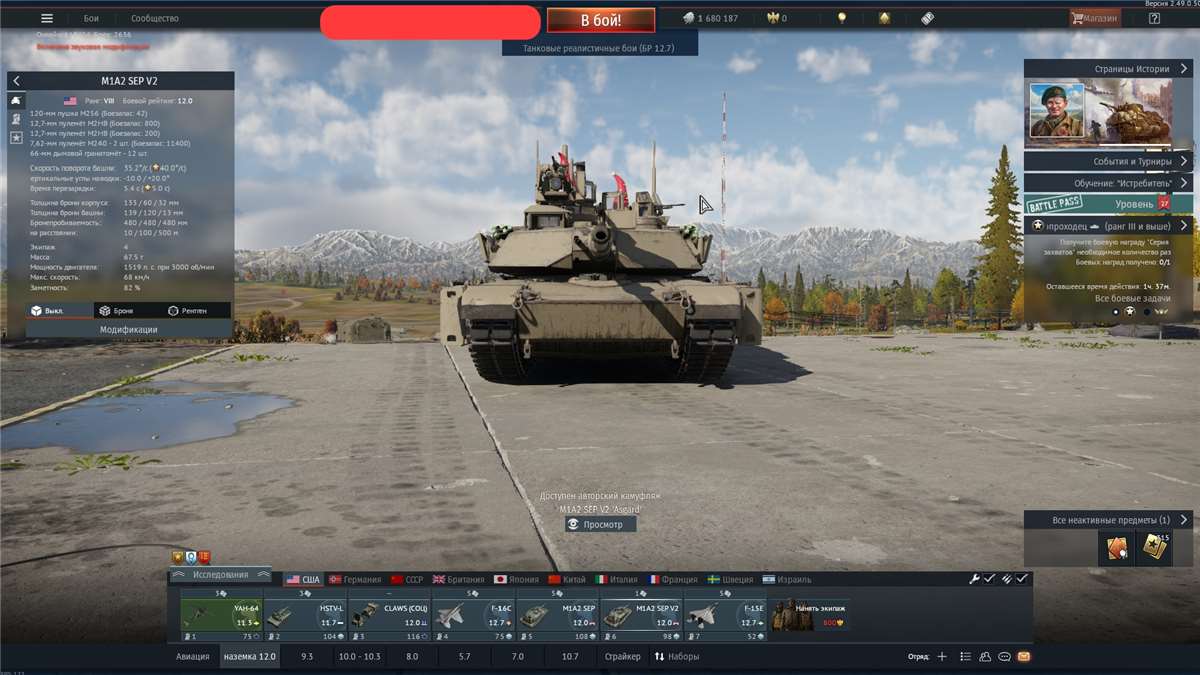Choose the YAH-64 helicopter slot
Image resolution: width=1200 pixels, height=675 pixels.
click(221, 615)
